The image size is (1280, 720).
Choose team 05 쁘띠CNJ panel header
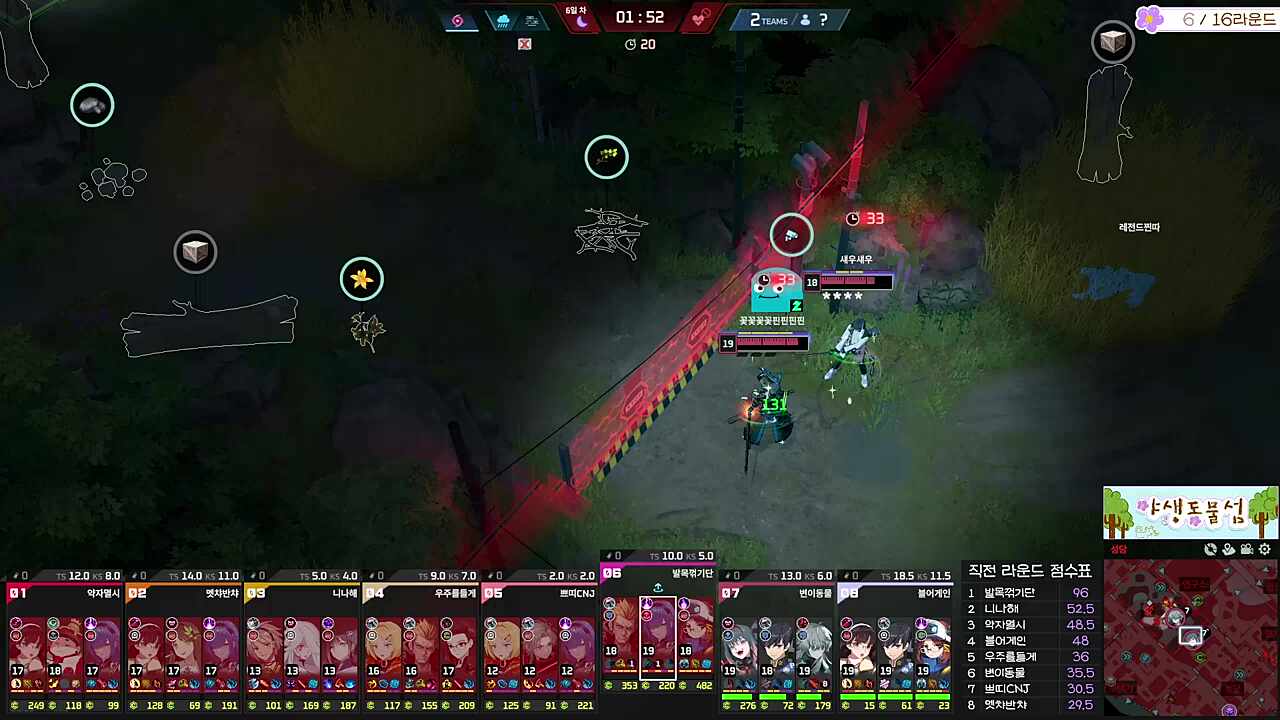point(539,593)
